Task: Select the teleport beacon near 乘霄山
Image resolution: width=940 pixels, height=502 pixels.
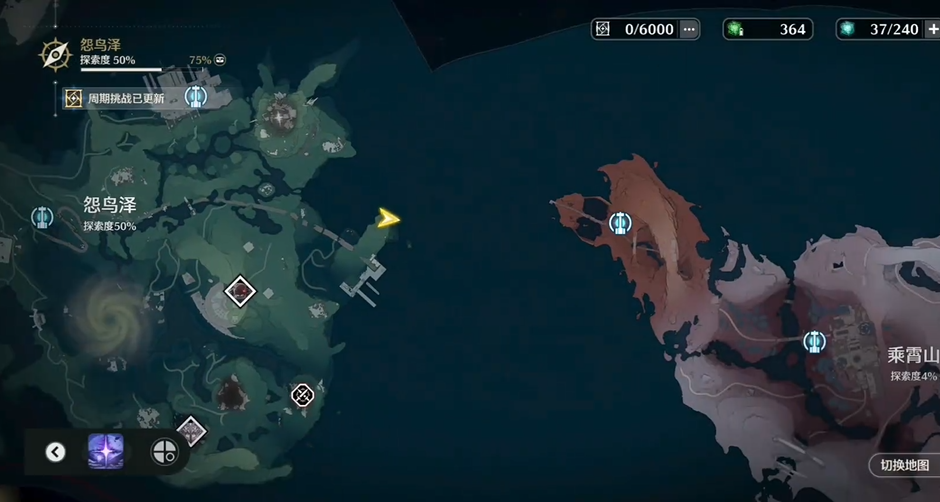Action: click(x=814, y=342)
